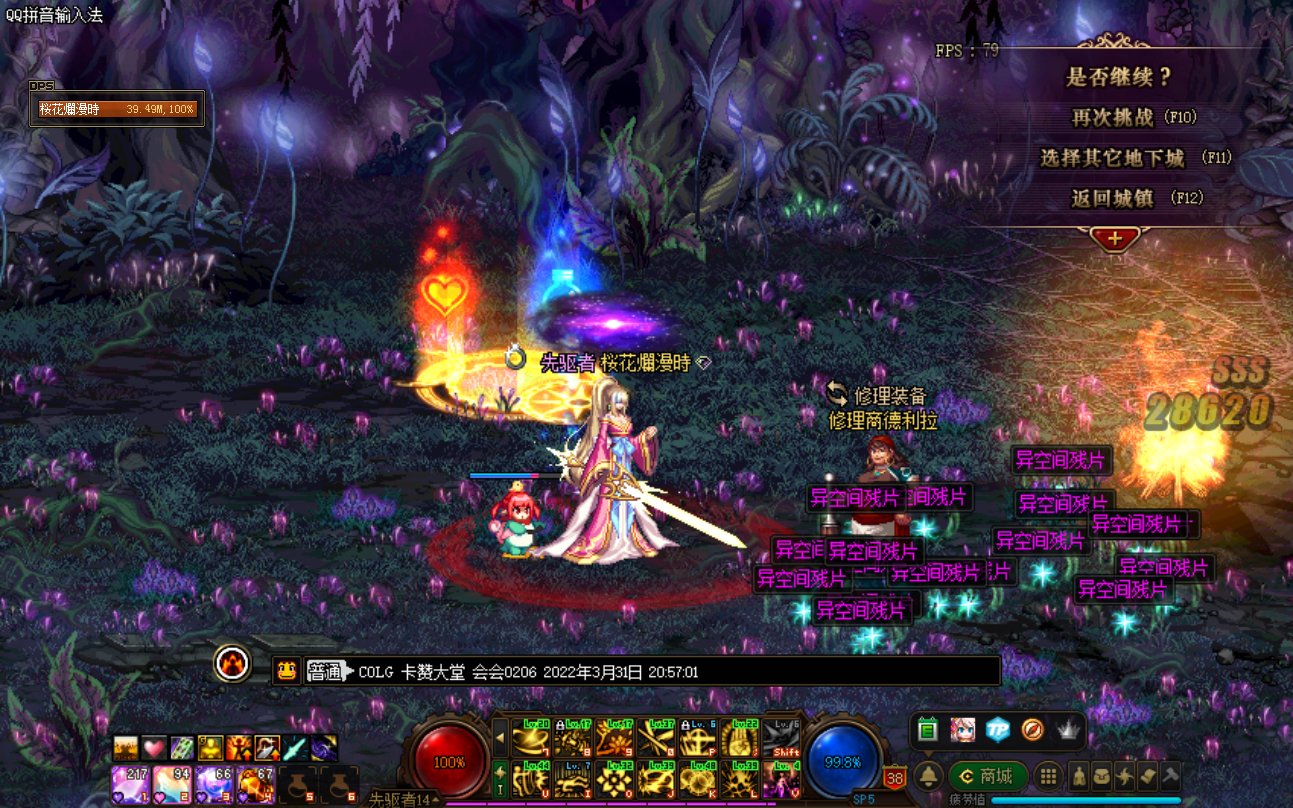
Task: Click the blue TP icon
Action: pyautogui.click(x=997, y=730)
